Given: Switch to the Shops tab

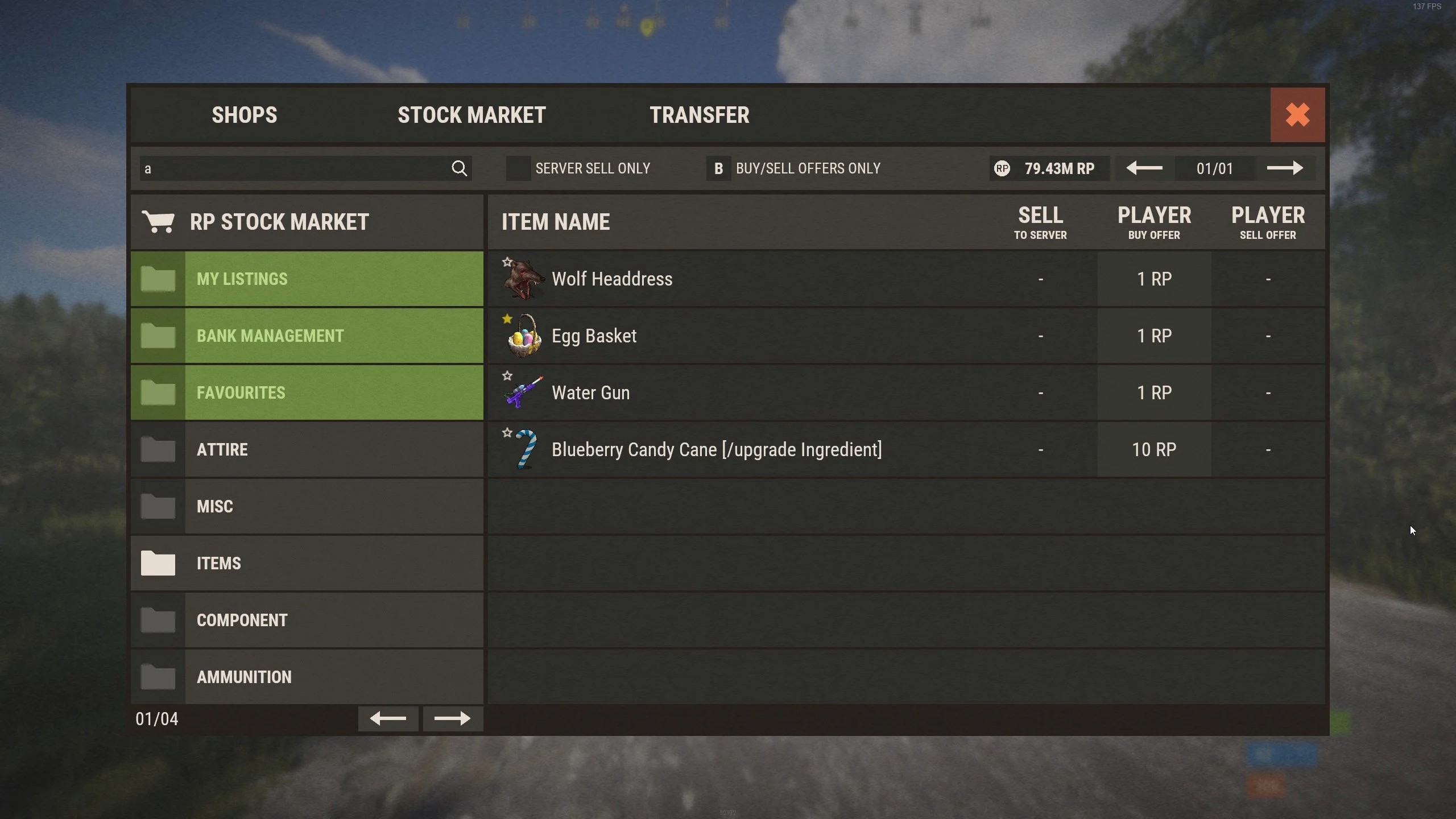Looking at the screenshot, I should (x=245, y=115).
